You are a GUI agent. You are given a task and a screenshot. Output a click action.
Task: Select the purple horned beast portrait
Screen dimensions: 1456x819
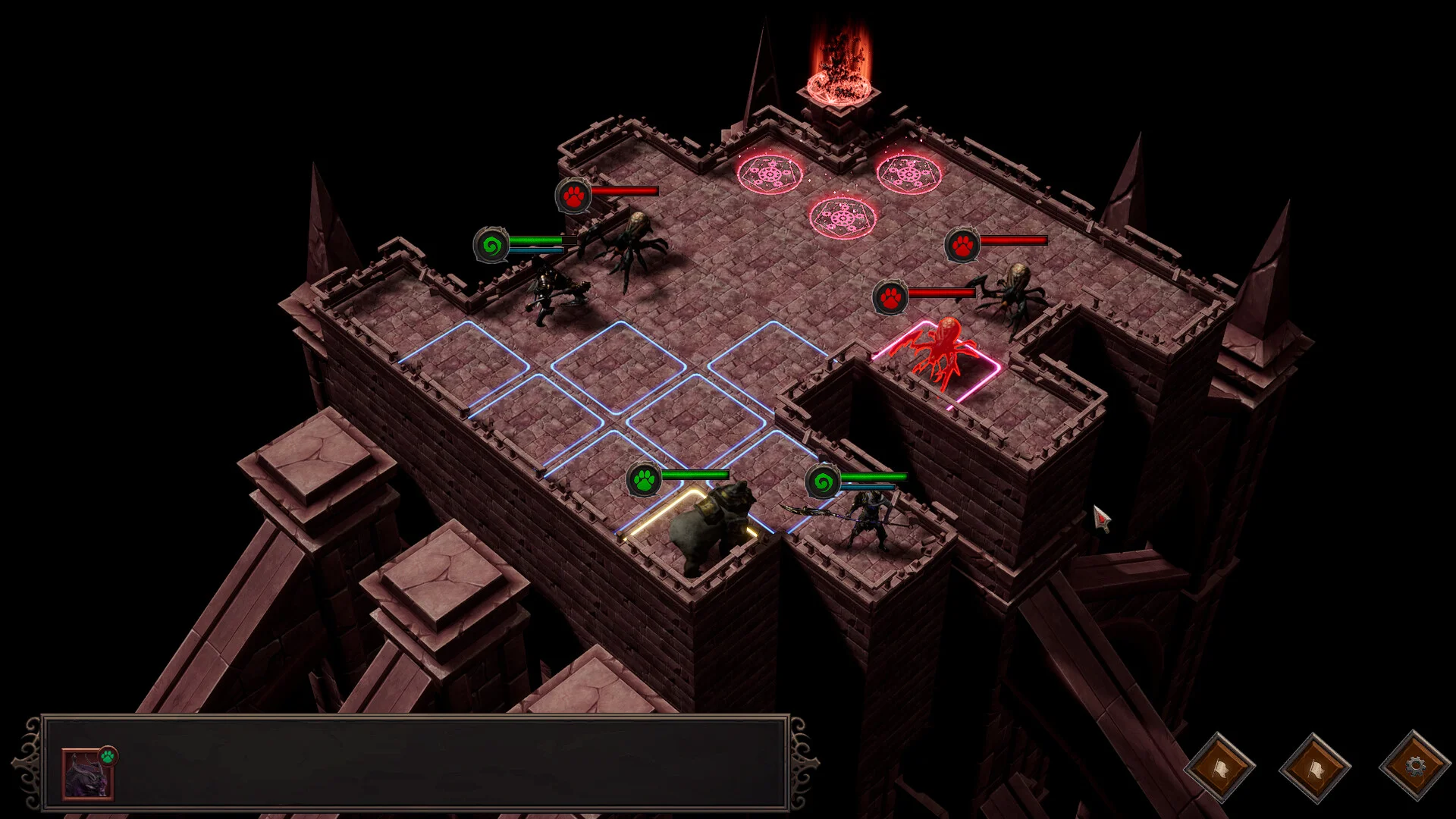coord(87,774)
